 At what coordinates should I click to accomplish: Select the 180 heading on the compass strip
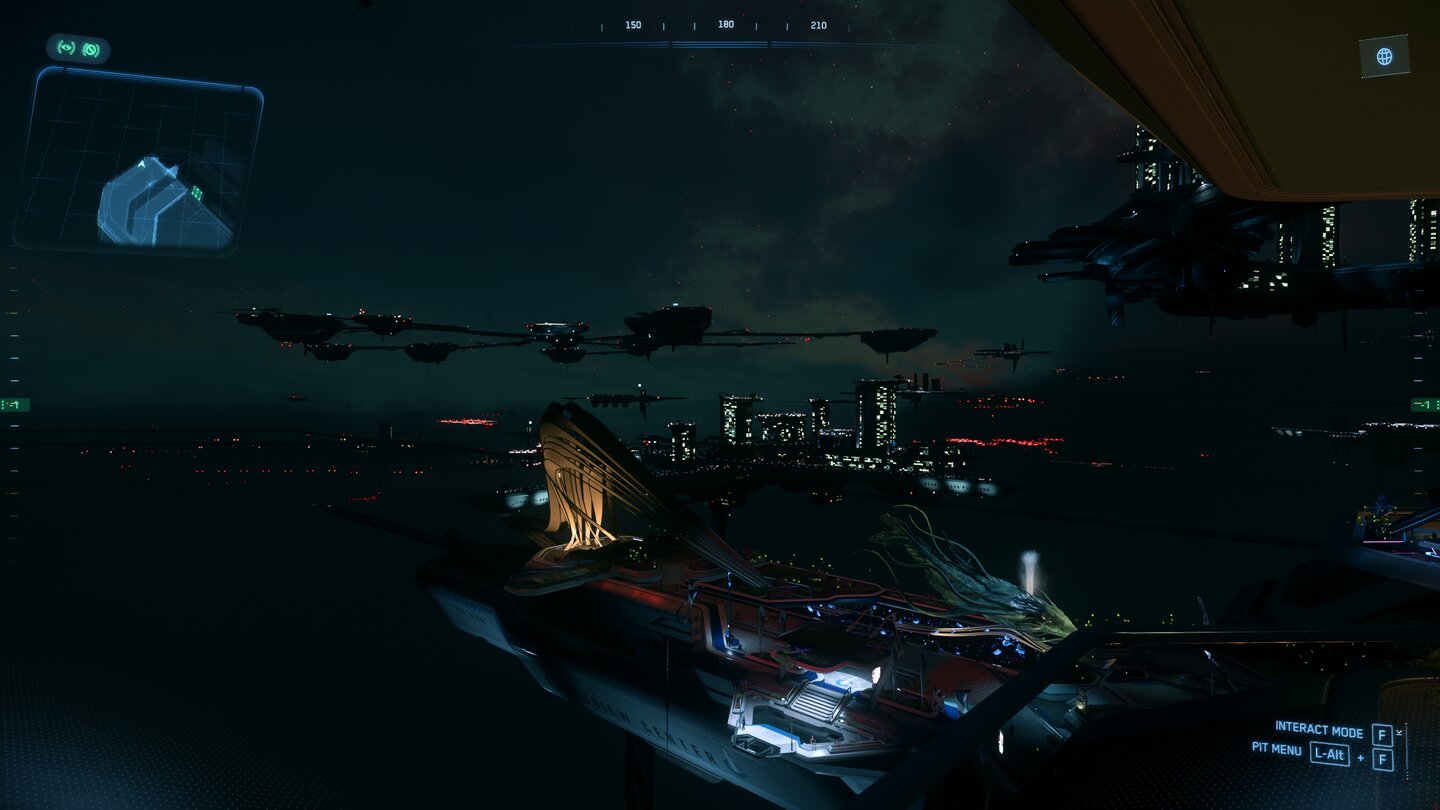point(724,23)
